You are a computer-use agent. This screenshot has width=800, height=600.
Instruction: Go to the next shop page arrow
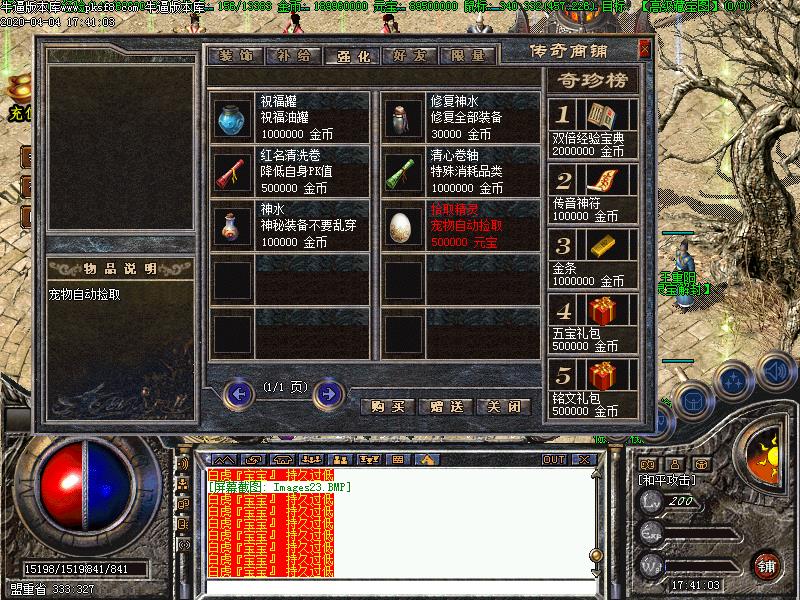[x=328, y=394]
